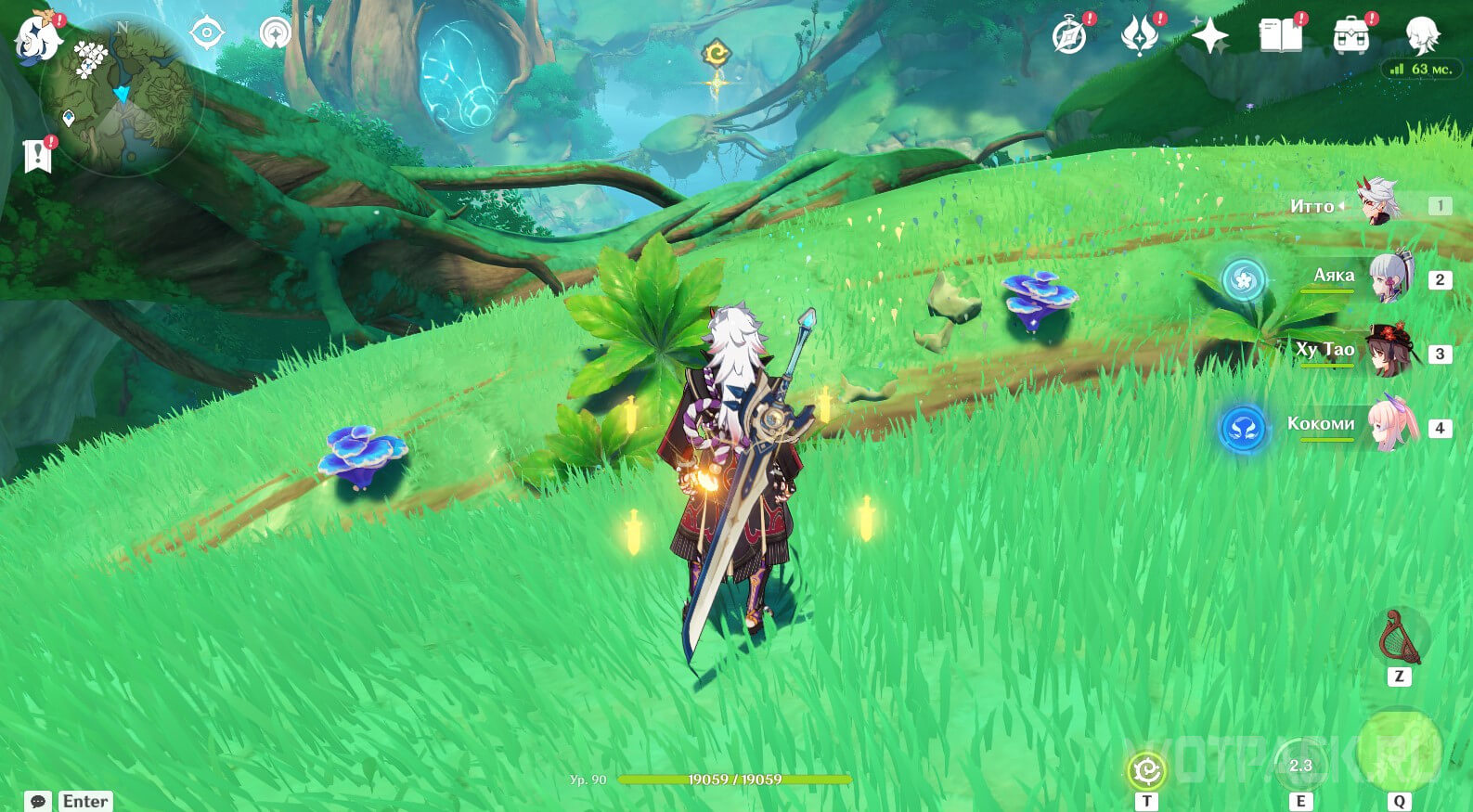Open the character profile head icon
Image resolution: width=1473 pixels, height=812 pixels.
(x=1420, y=37)
